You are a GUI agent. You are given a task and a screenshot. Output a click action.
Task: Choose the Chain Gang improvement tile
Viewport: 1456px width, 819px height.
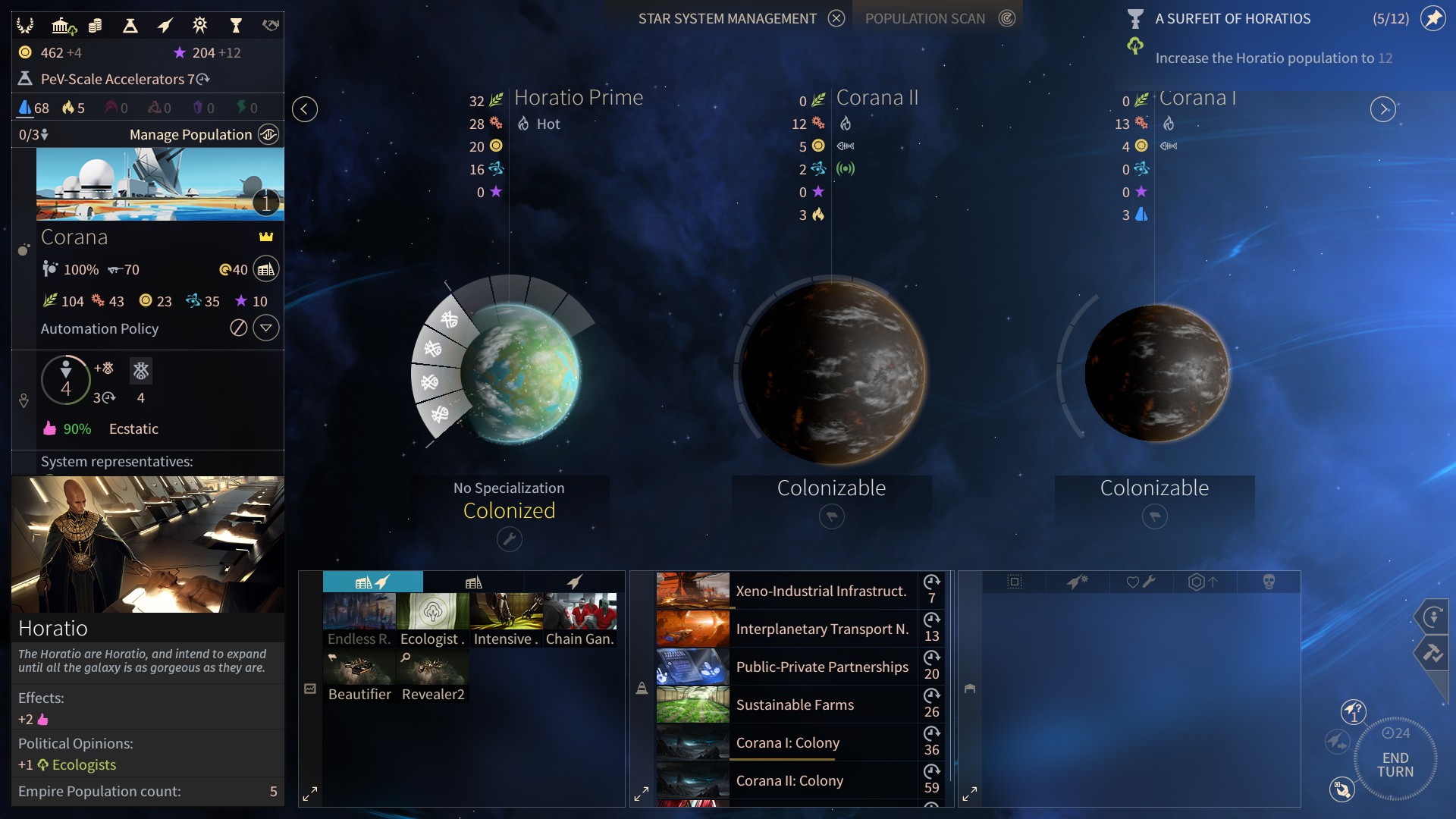579,620
